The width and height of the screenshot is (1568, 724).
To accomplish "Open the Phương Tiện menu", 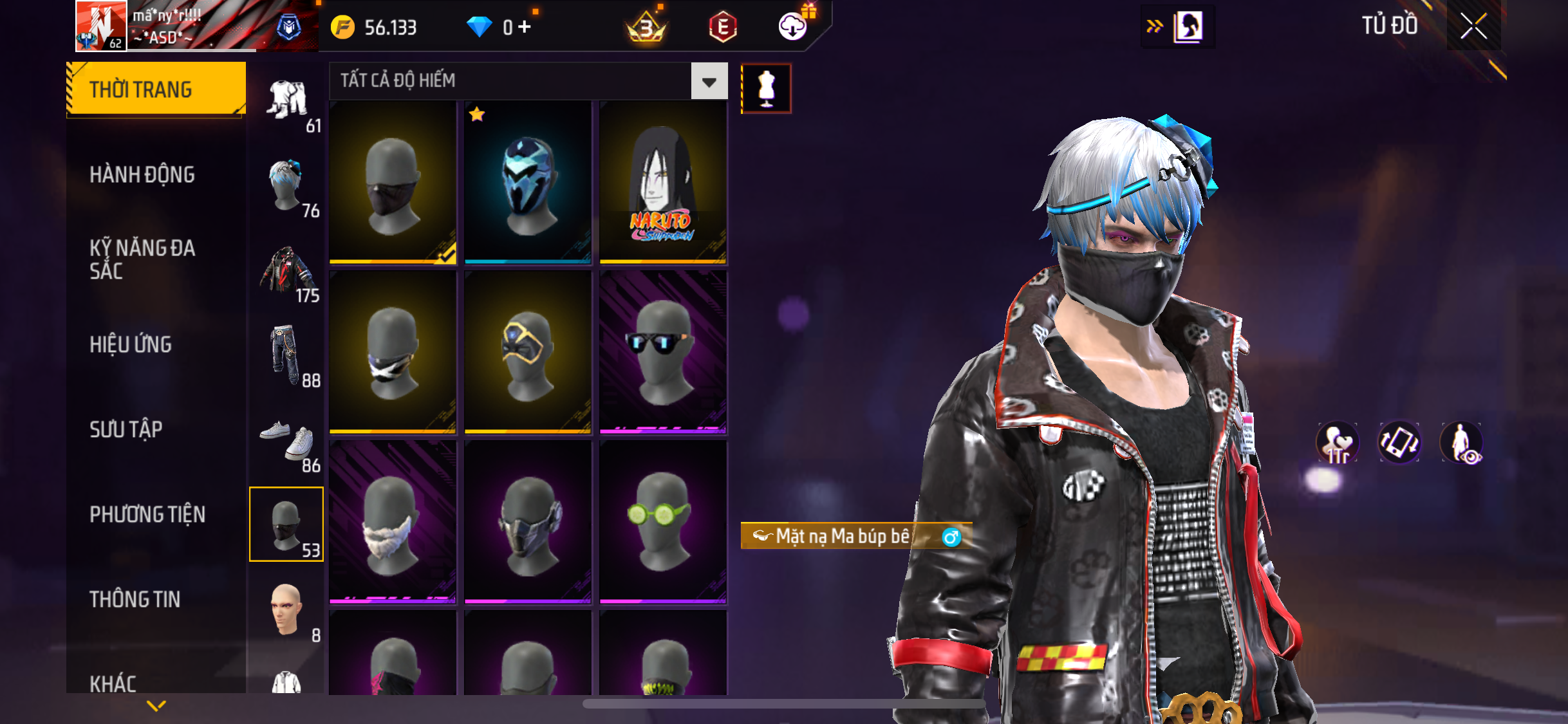I will click(x=147, y=514).
